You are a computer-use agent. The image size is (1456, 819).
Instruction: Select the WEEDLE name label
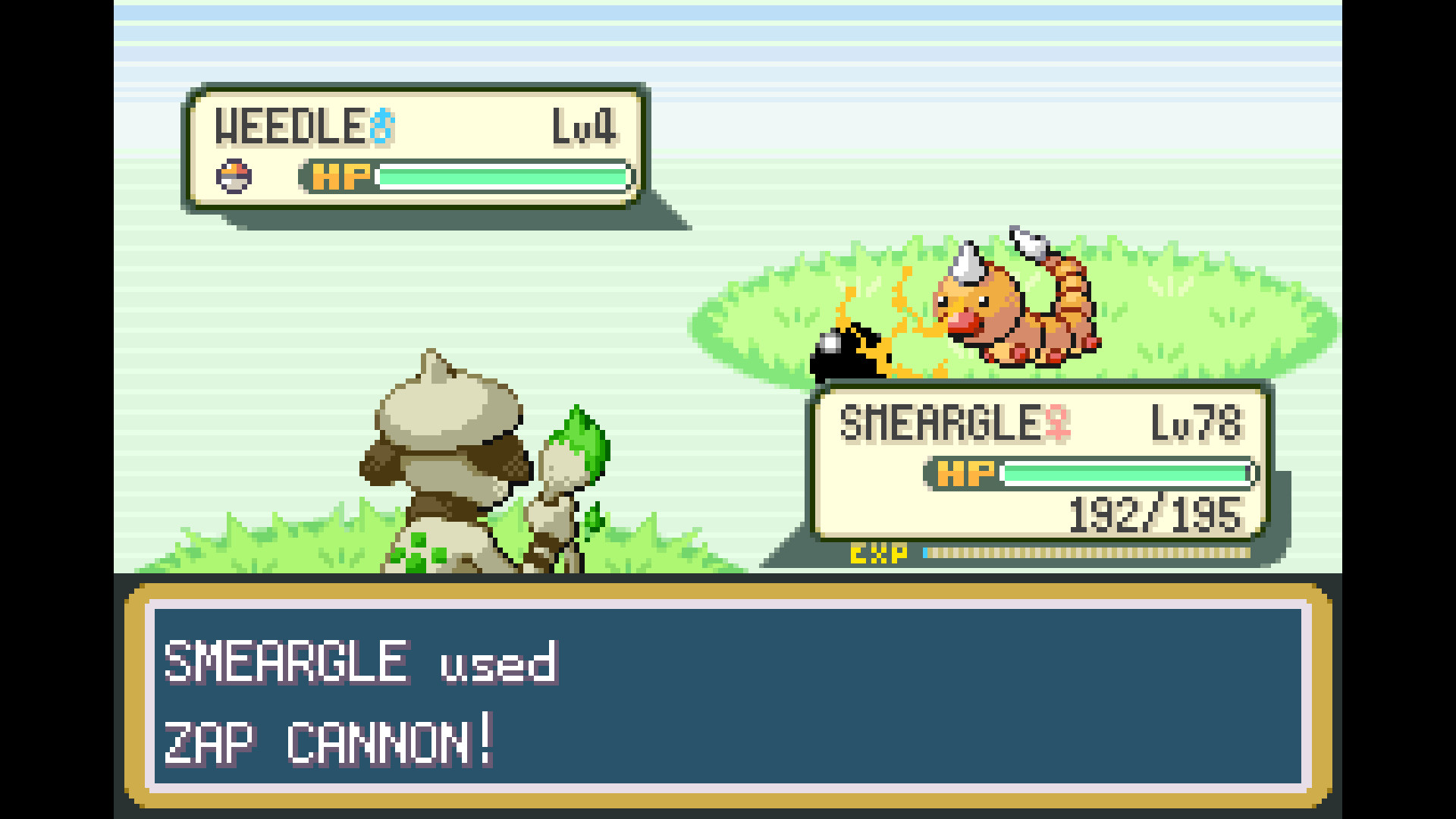288,125
